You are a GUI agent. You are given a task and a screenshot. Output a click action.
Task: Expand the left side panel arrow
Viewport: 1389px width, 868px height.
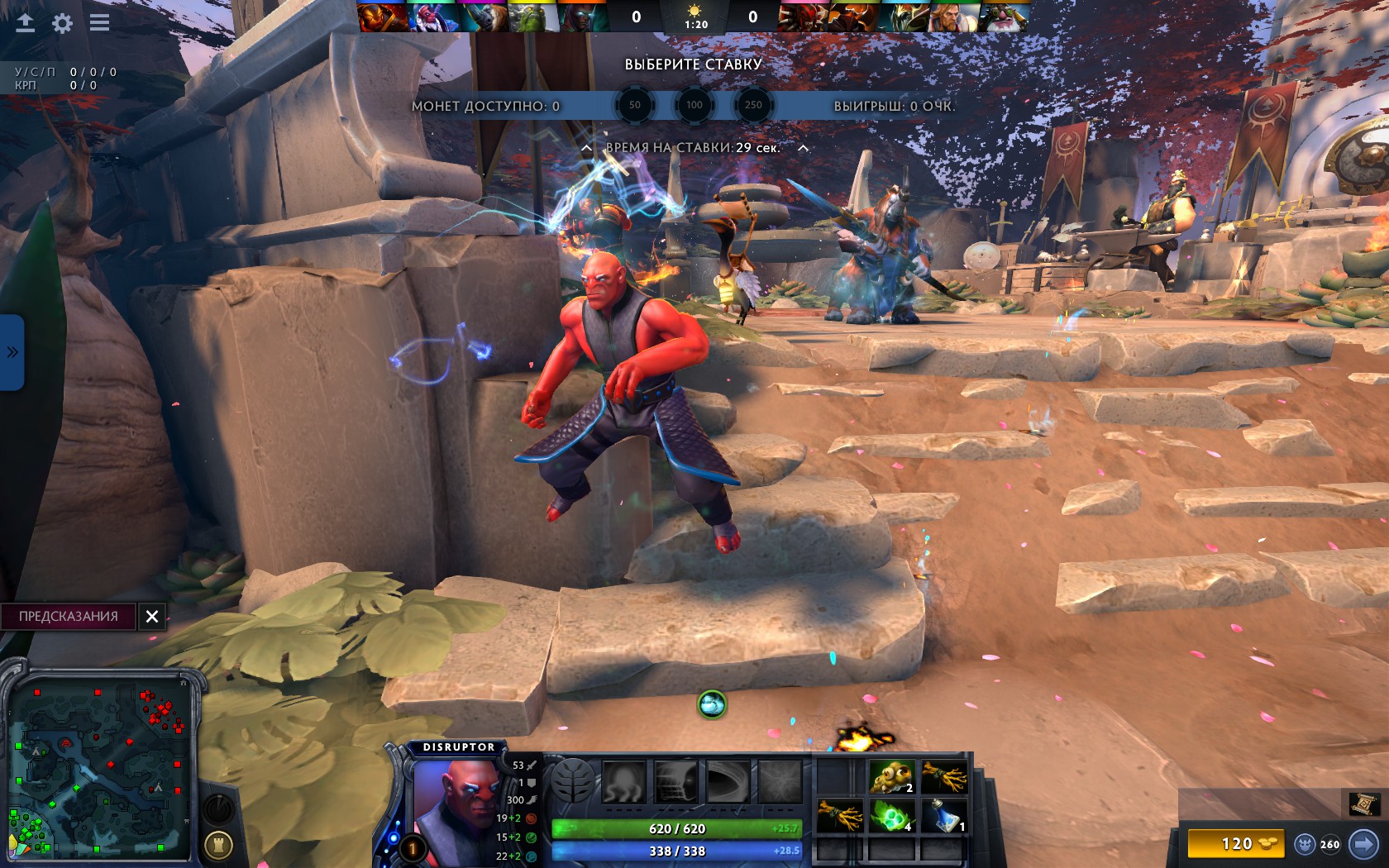pos(12,352)
